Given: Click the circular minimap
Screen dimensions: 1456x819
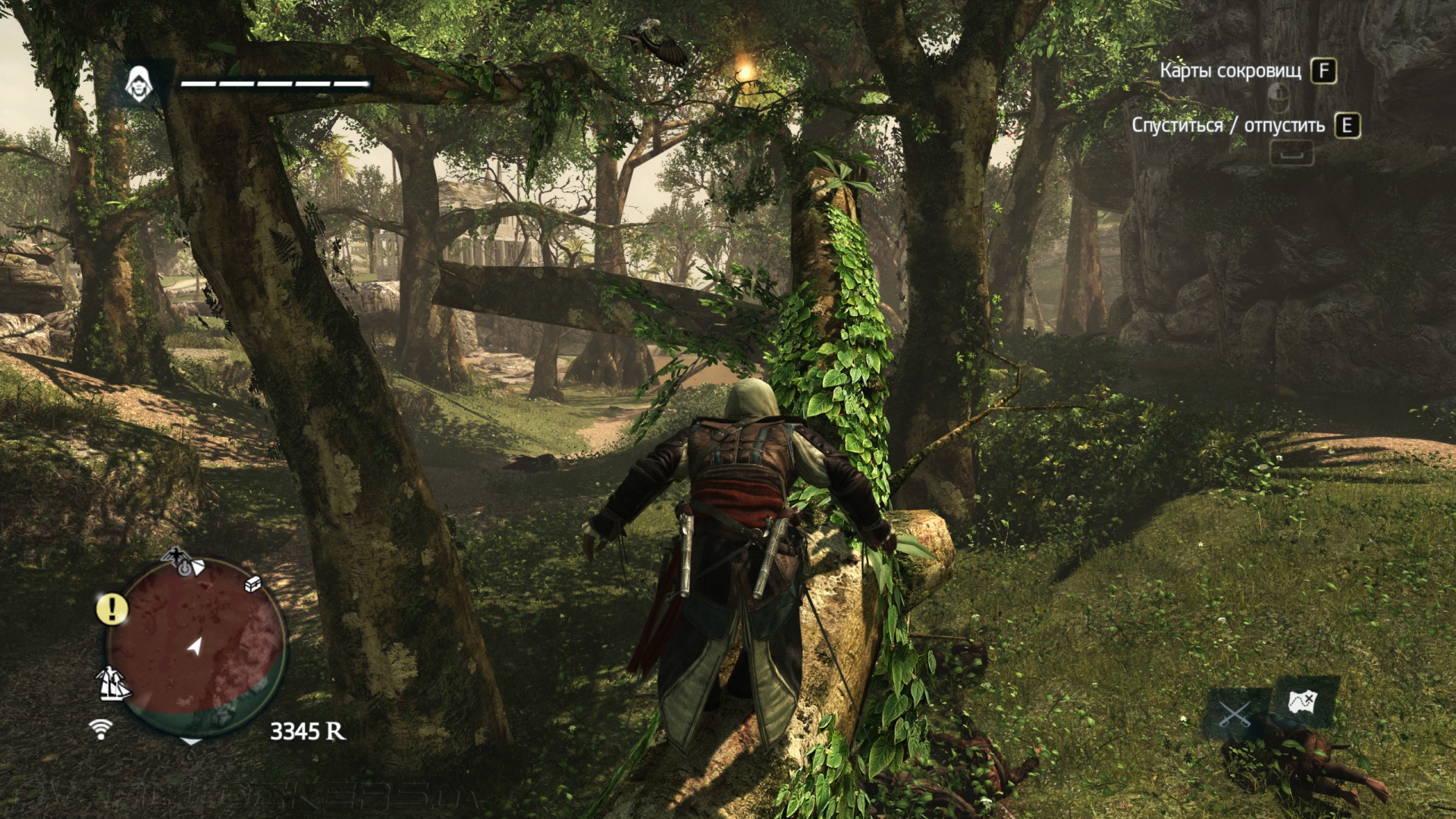Looking at the screenshot, I should click(x=196, y=645).
